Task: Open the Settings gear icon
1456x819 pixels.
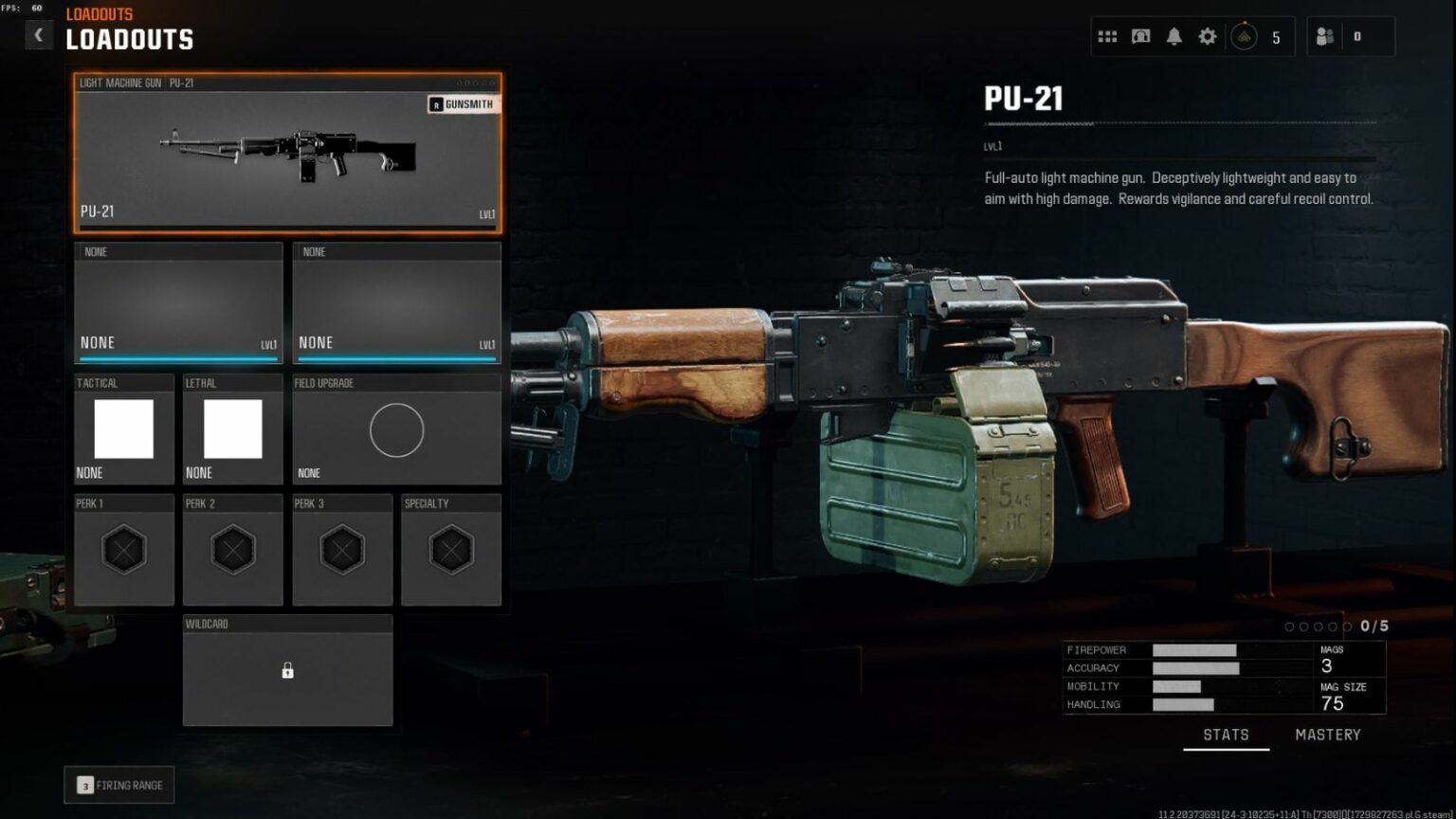Action: point(1207,35)
